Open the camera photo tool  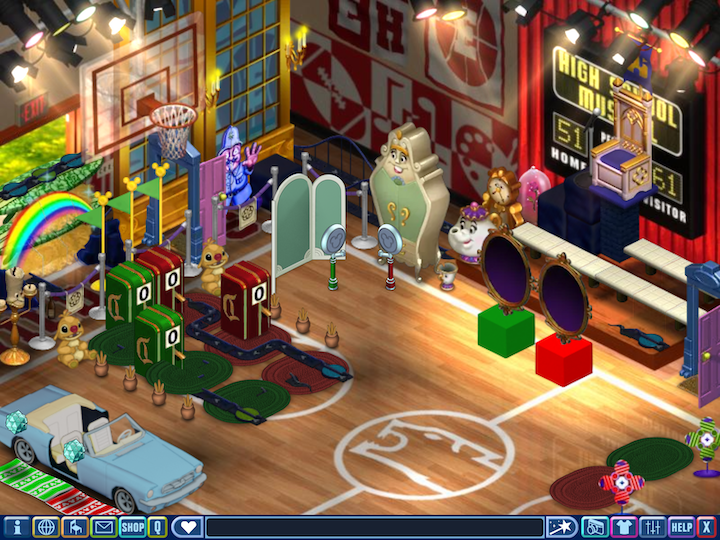594,527
